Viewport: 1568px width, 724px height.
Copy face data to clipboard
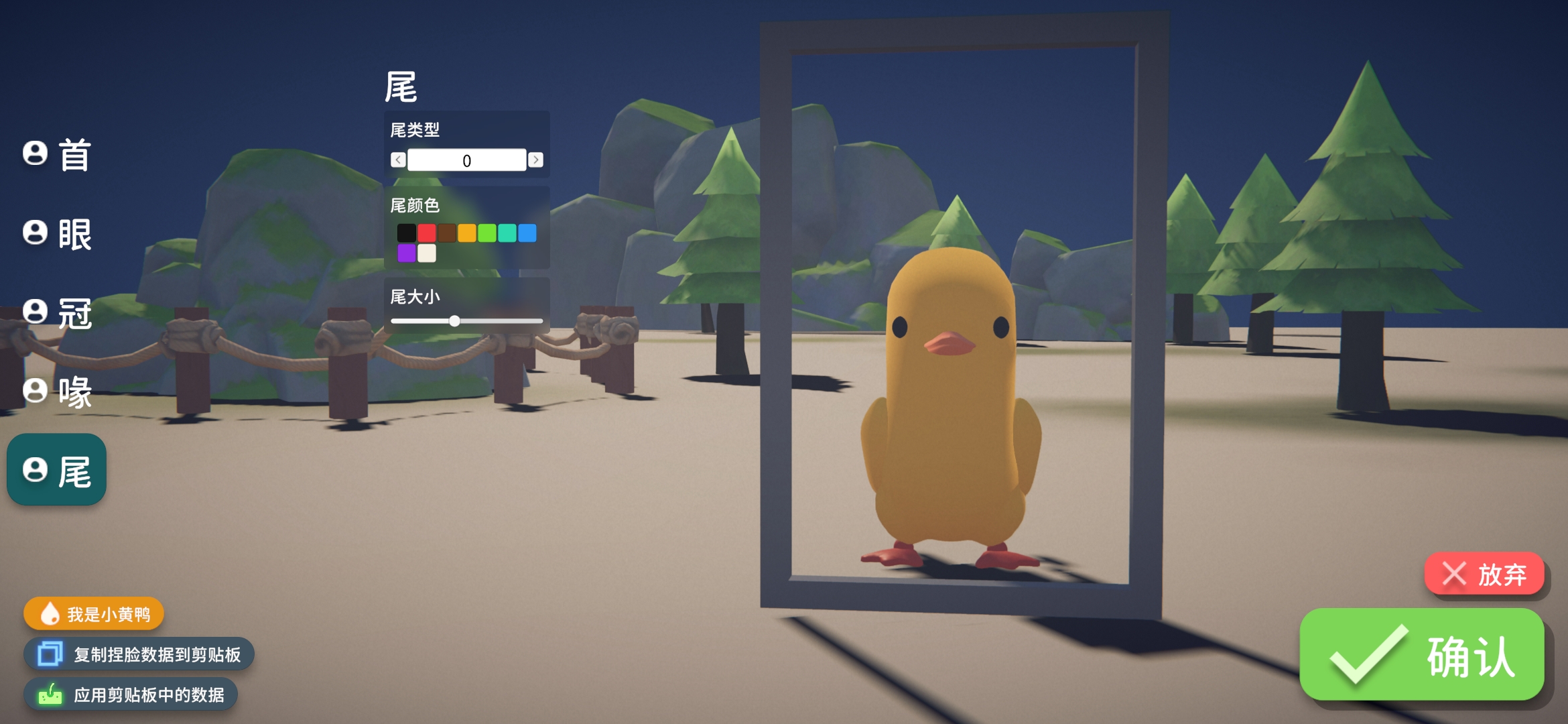pos(139,654)
